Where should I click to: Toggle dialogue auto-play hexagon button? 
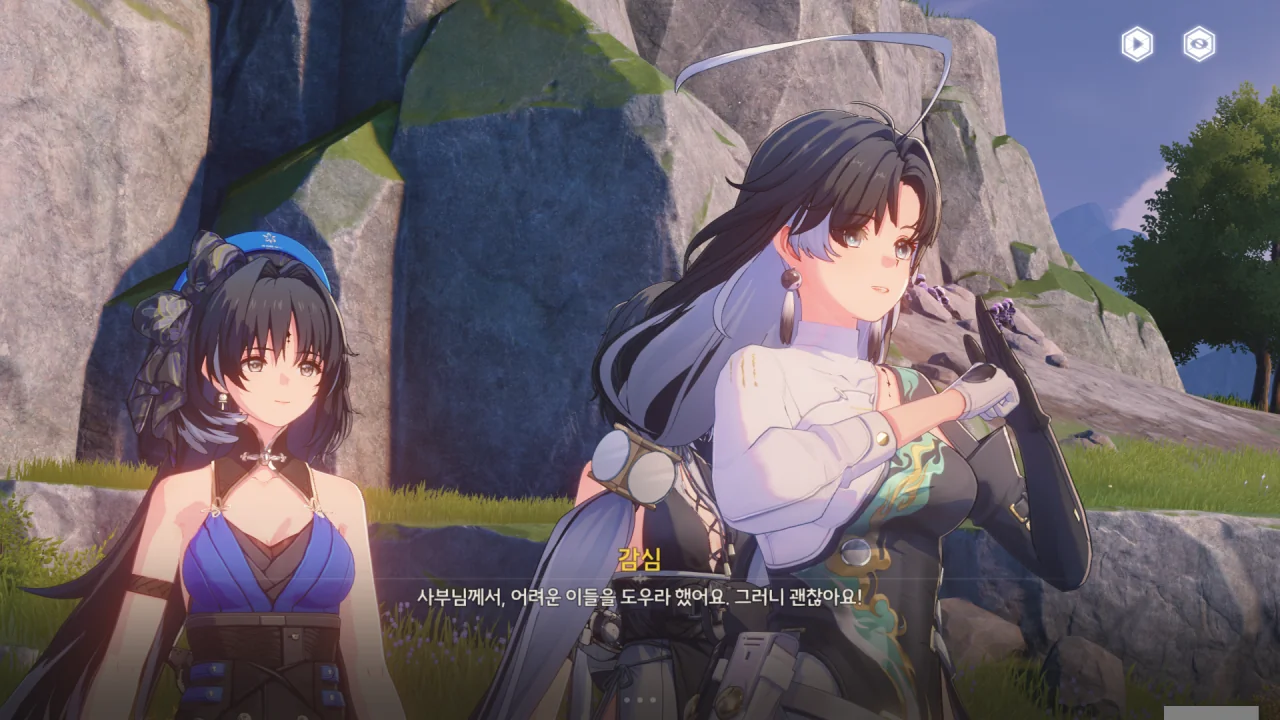(1137, 44)
